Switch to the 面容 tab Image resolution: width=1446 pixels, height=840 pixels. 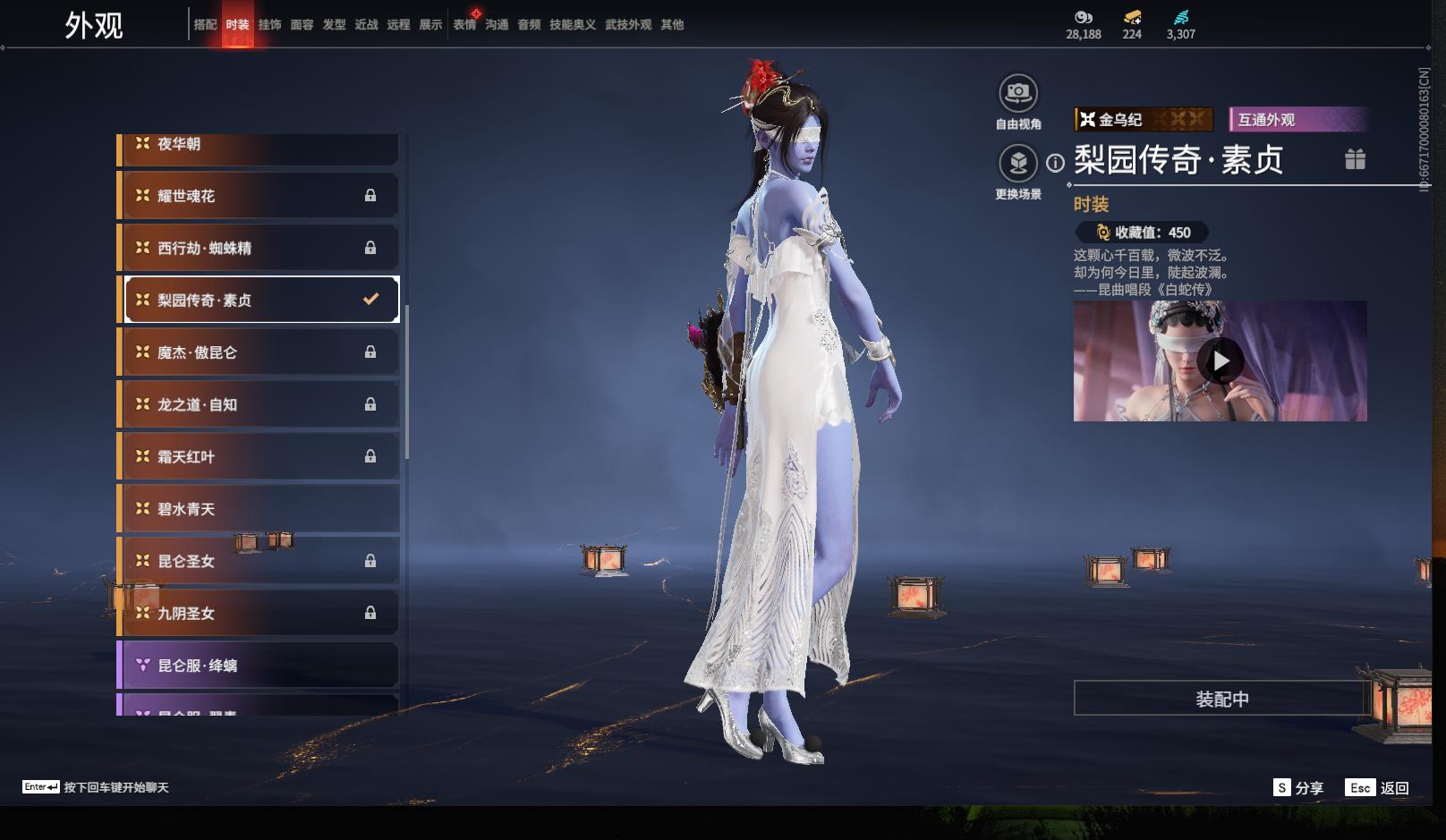302,25
